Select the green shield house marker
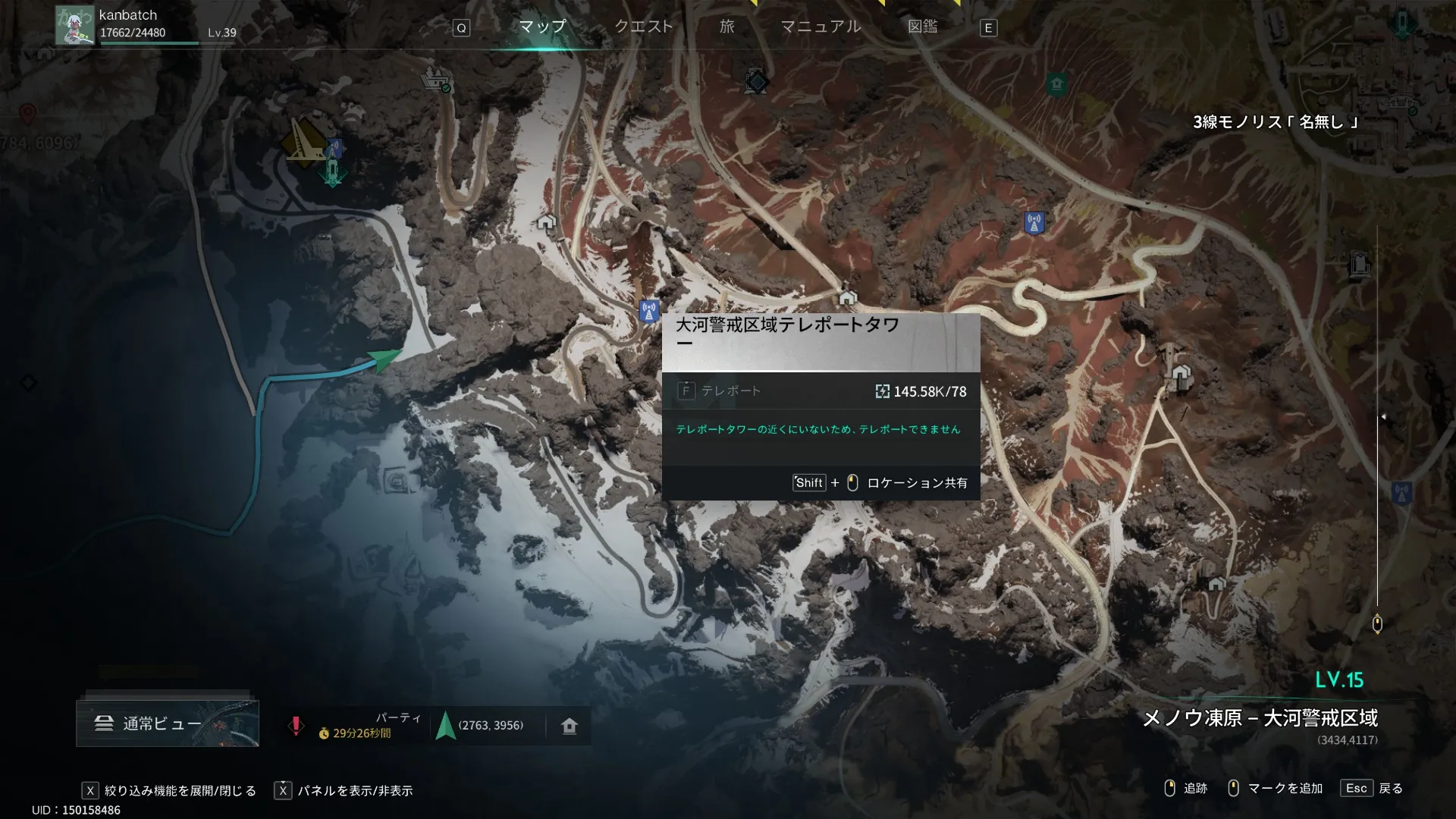The width and height of the screenshot is (1456, 819). click(x=1056, y=83)
